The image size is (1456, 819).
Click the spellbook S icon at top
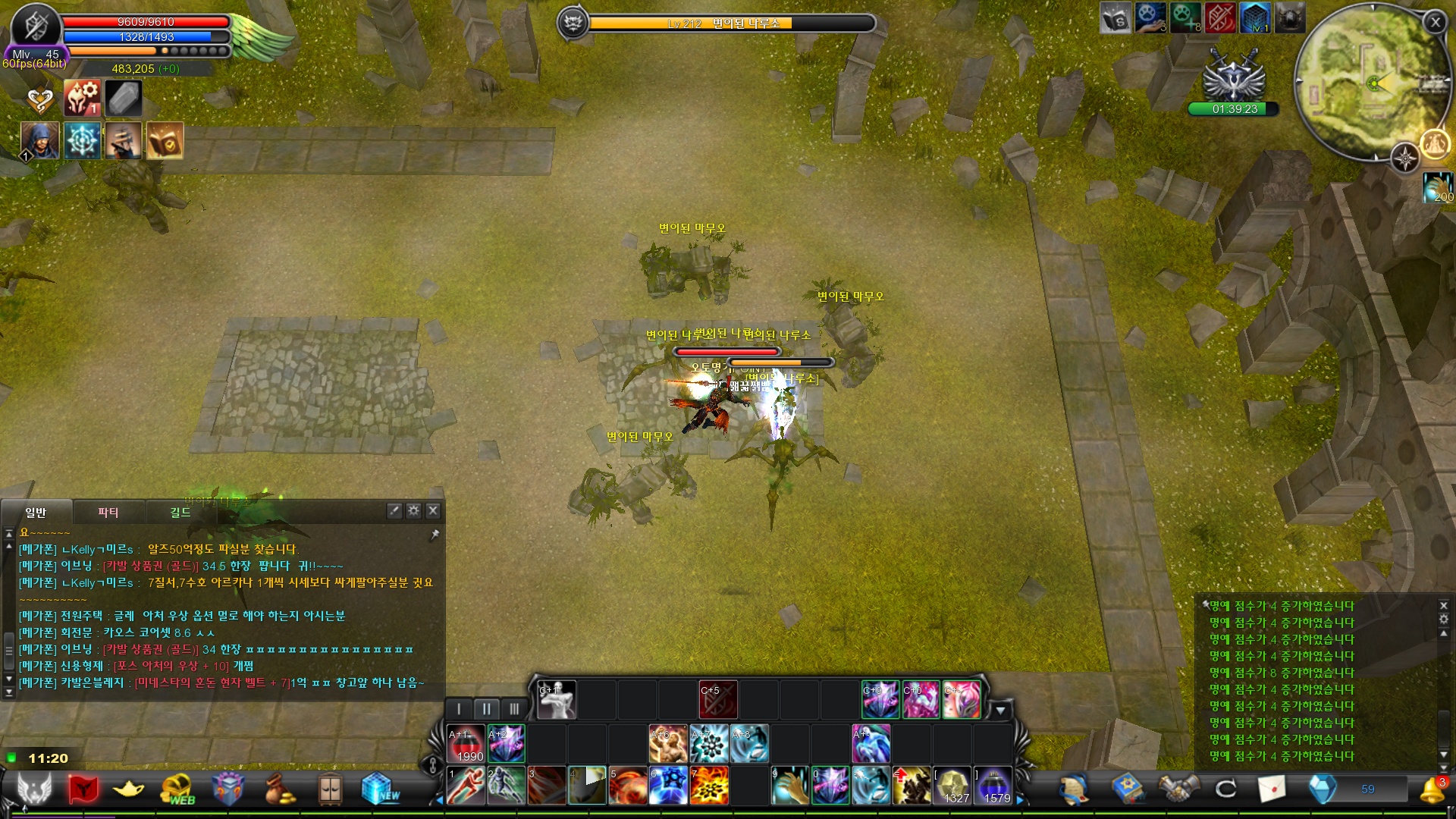[x=1115, y=18]
